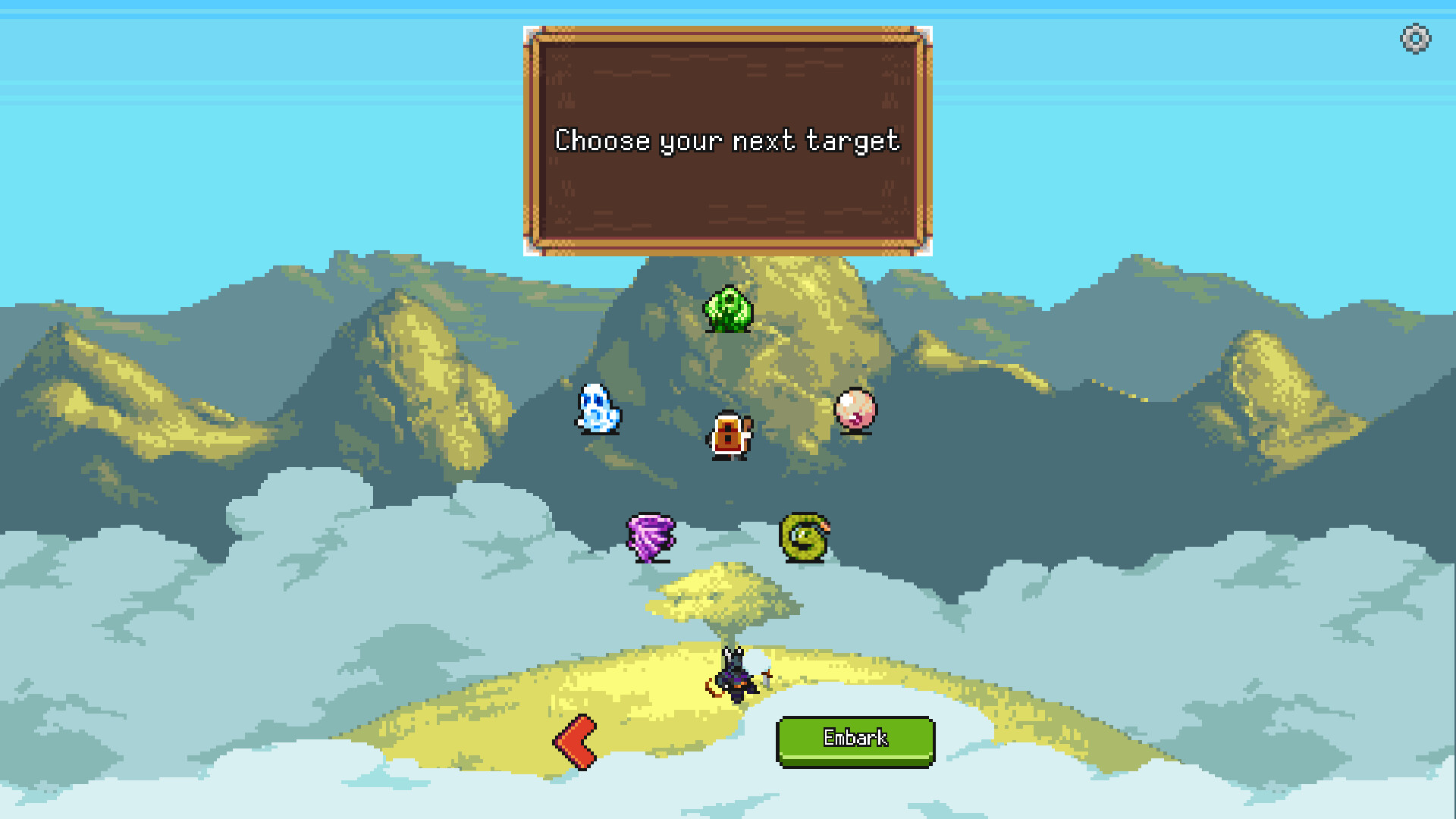Click the ghost icon on the left
Image resolution: width=1456 pixels, height=819 pixels.
(x=598, y=409)
